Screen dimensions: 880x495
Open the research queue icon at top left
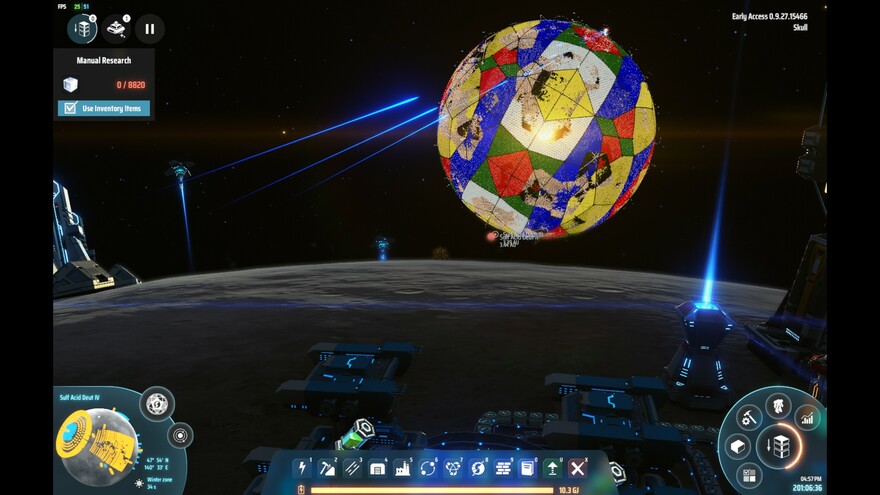point(82,29)
